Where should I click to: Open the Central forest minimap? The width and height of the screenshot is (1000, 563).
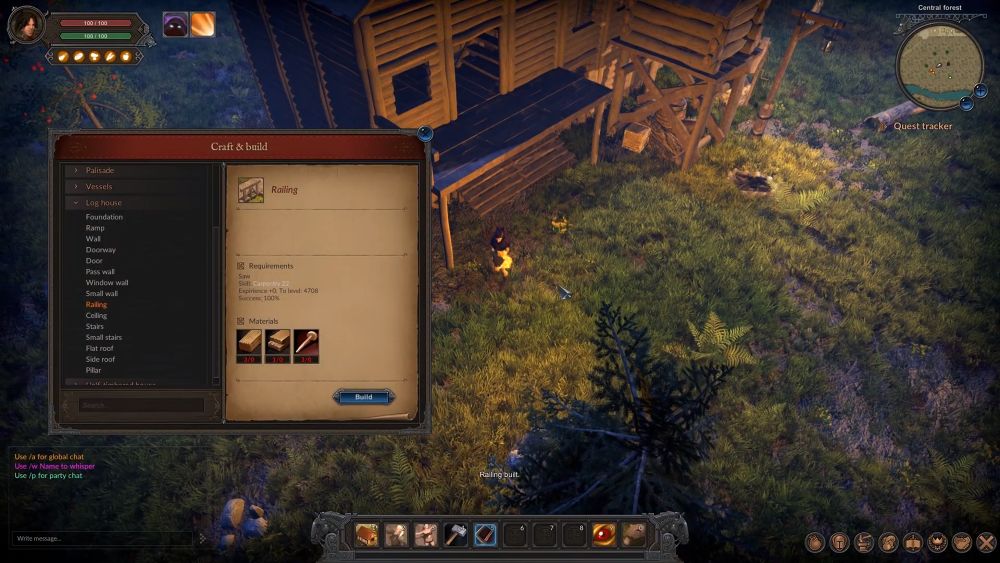(938, 67)
